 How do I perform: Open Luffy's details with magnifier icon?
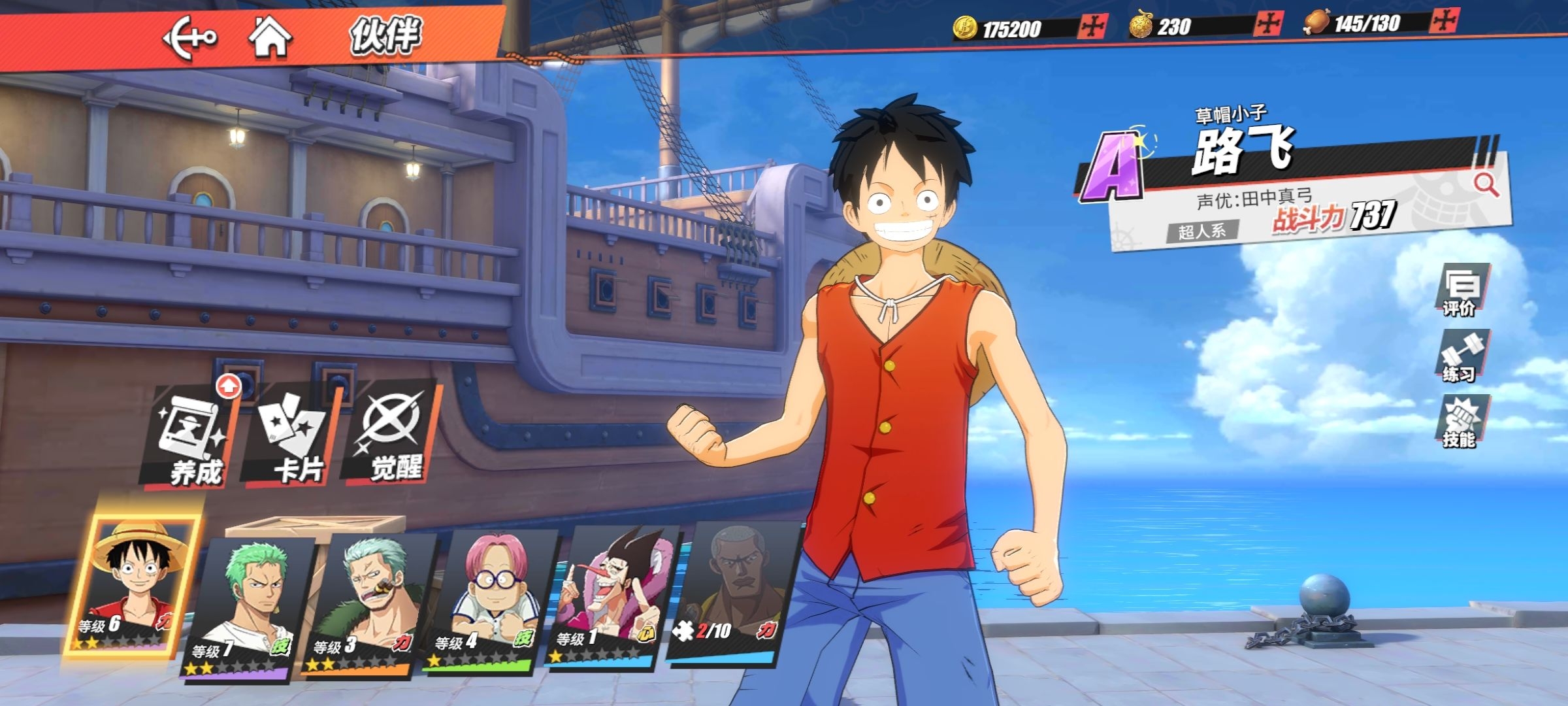point(1486,185)
